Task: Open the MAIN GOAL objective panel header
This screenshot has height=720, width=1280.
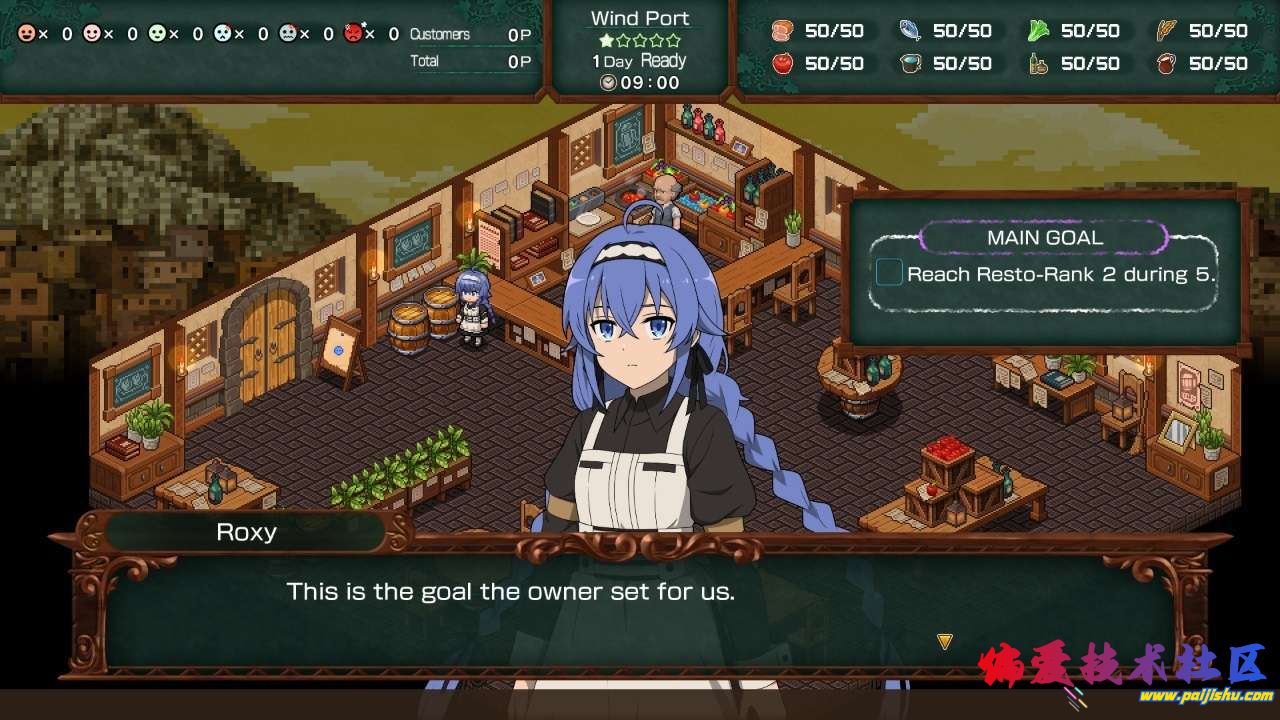Action: click(1044, 238)
